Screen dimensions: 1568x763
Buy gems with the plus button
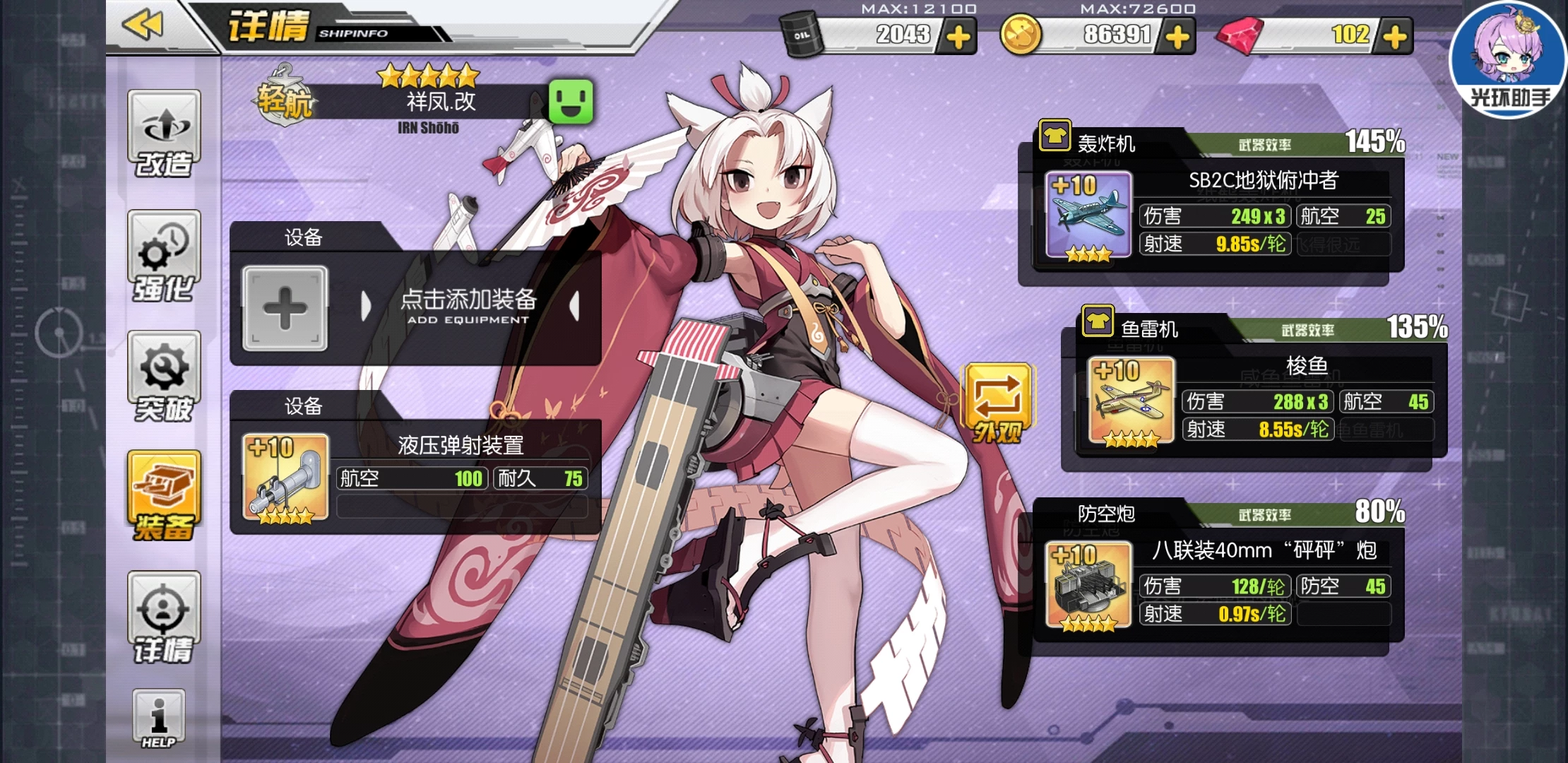(x=1395, y=37)
